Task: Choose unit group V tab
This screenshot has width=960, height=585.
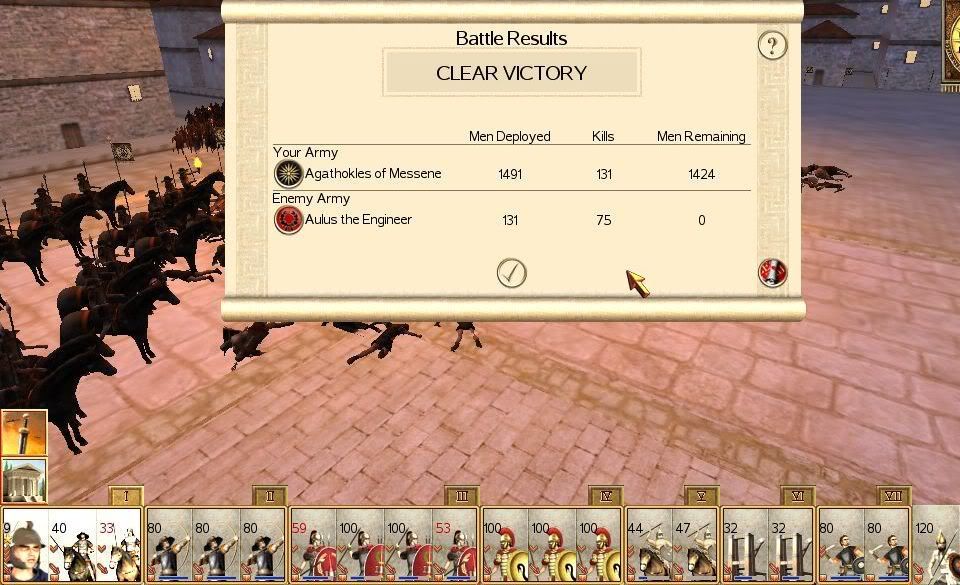Action: [x=702, y=496]
